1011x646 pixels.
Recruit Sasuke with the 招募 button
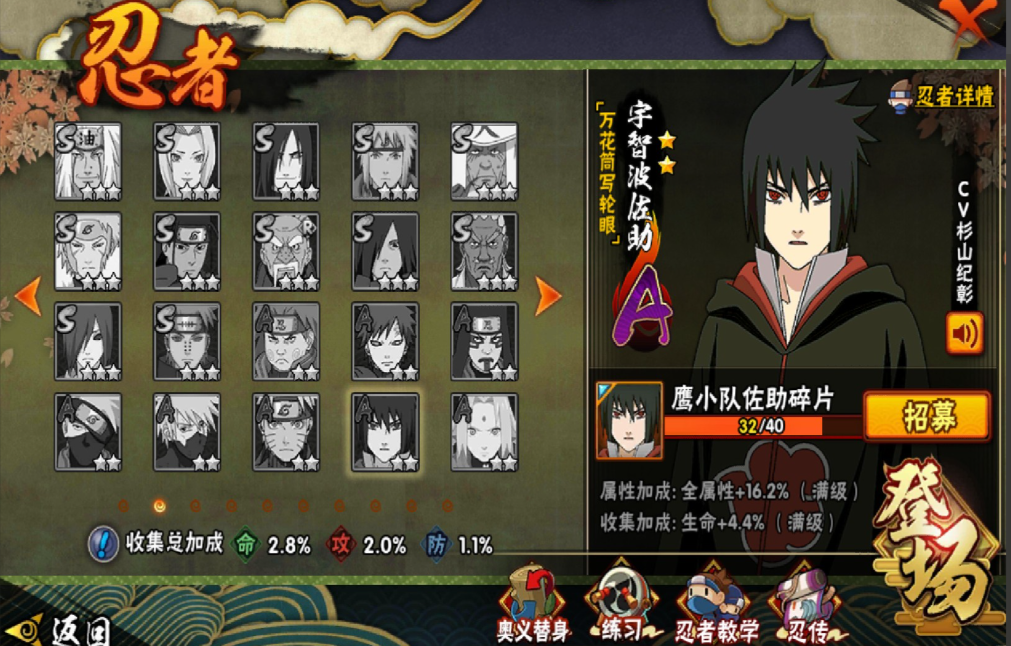[x=926, y=416]
